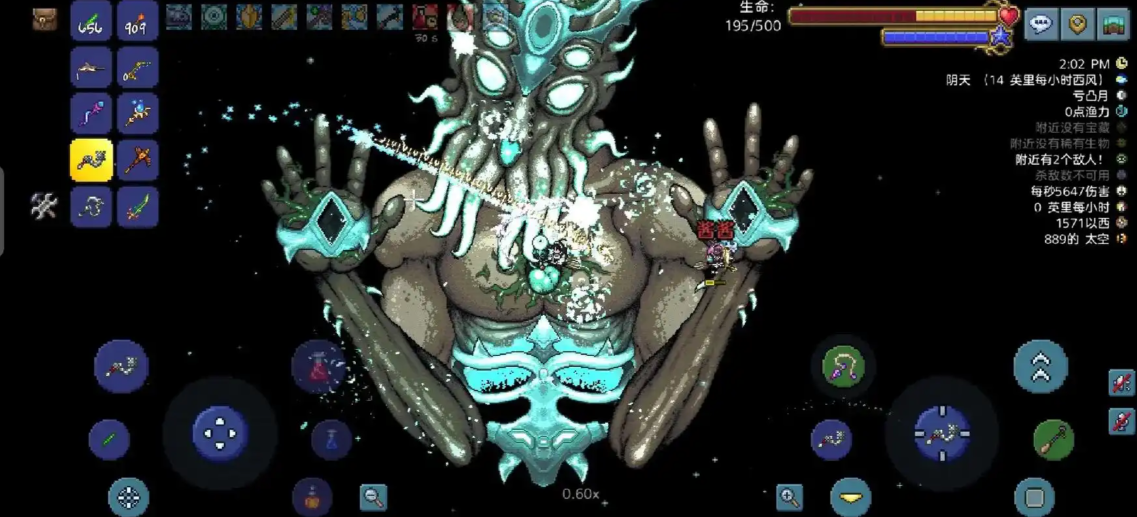
Task: Tap the yellow drop-down arrow button
Action: coord(850,497)
